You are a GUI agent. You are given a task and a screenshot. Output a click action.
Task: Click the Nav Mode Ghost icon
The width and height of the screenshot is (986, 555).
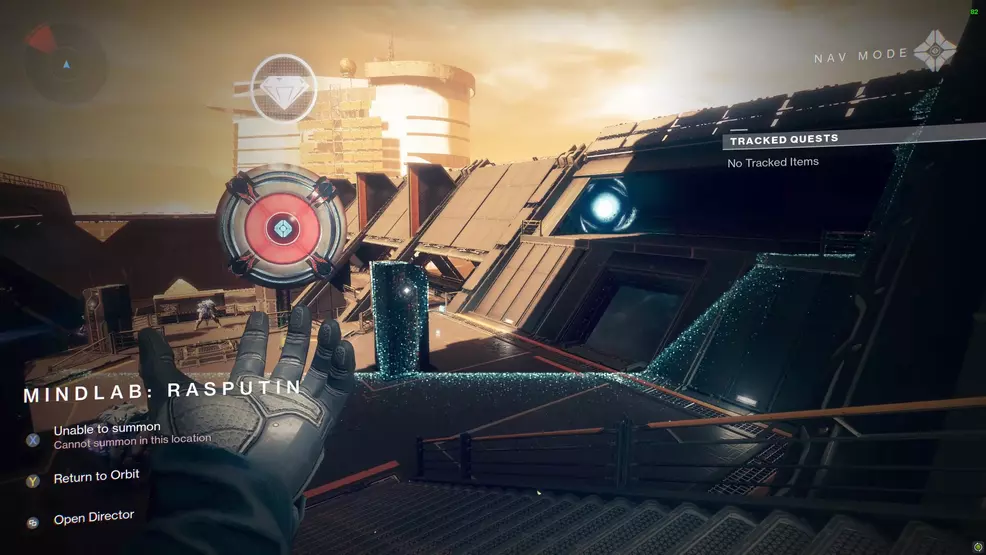coord(935,51)
